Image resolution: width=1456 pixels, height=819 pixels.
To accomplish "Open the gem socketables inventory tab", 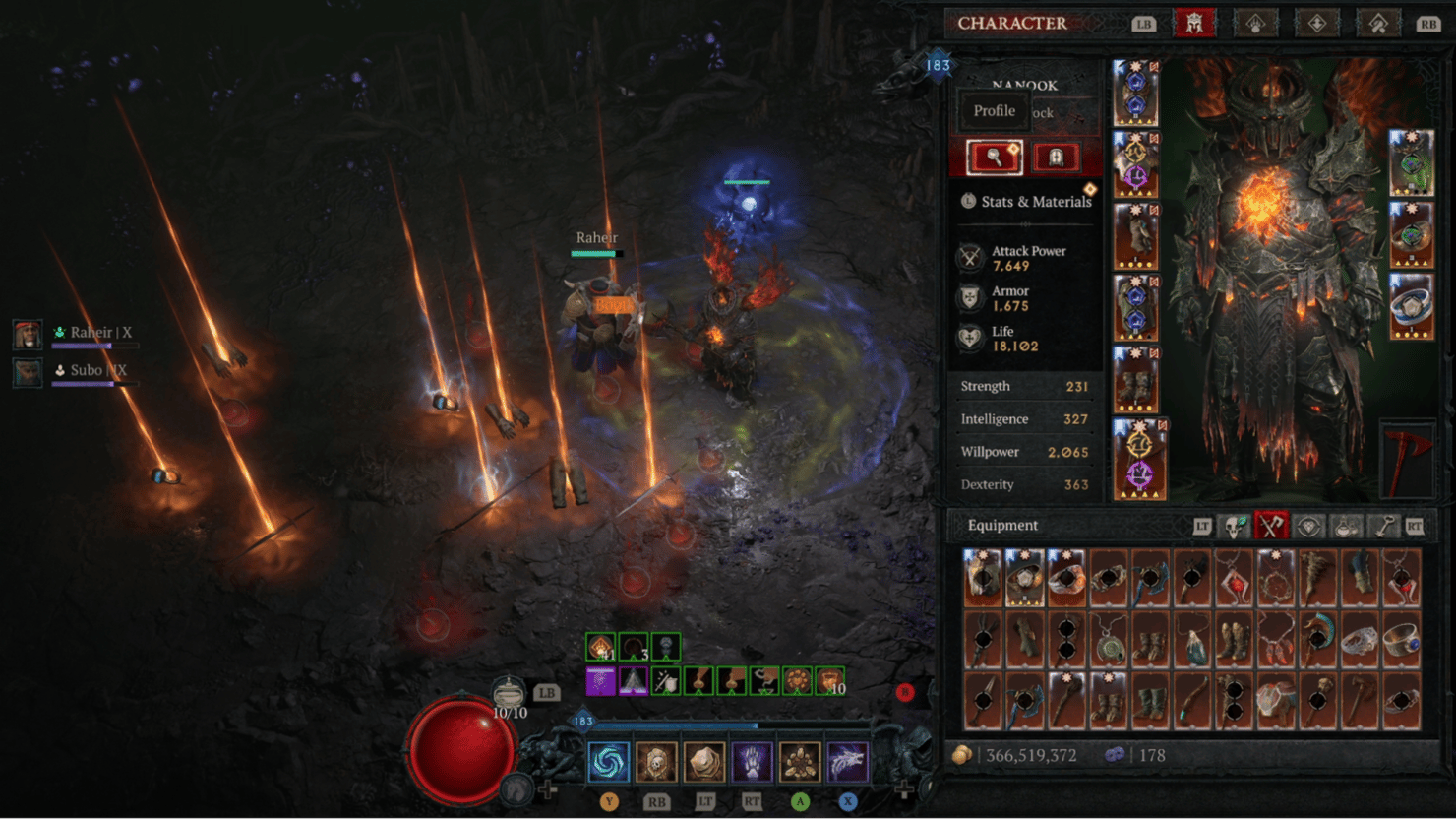I will point(1308,527).
